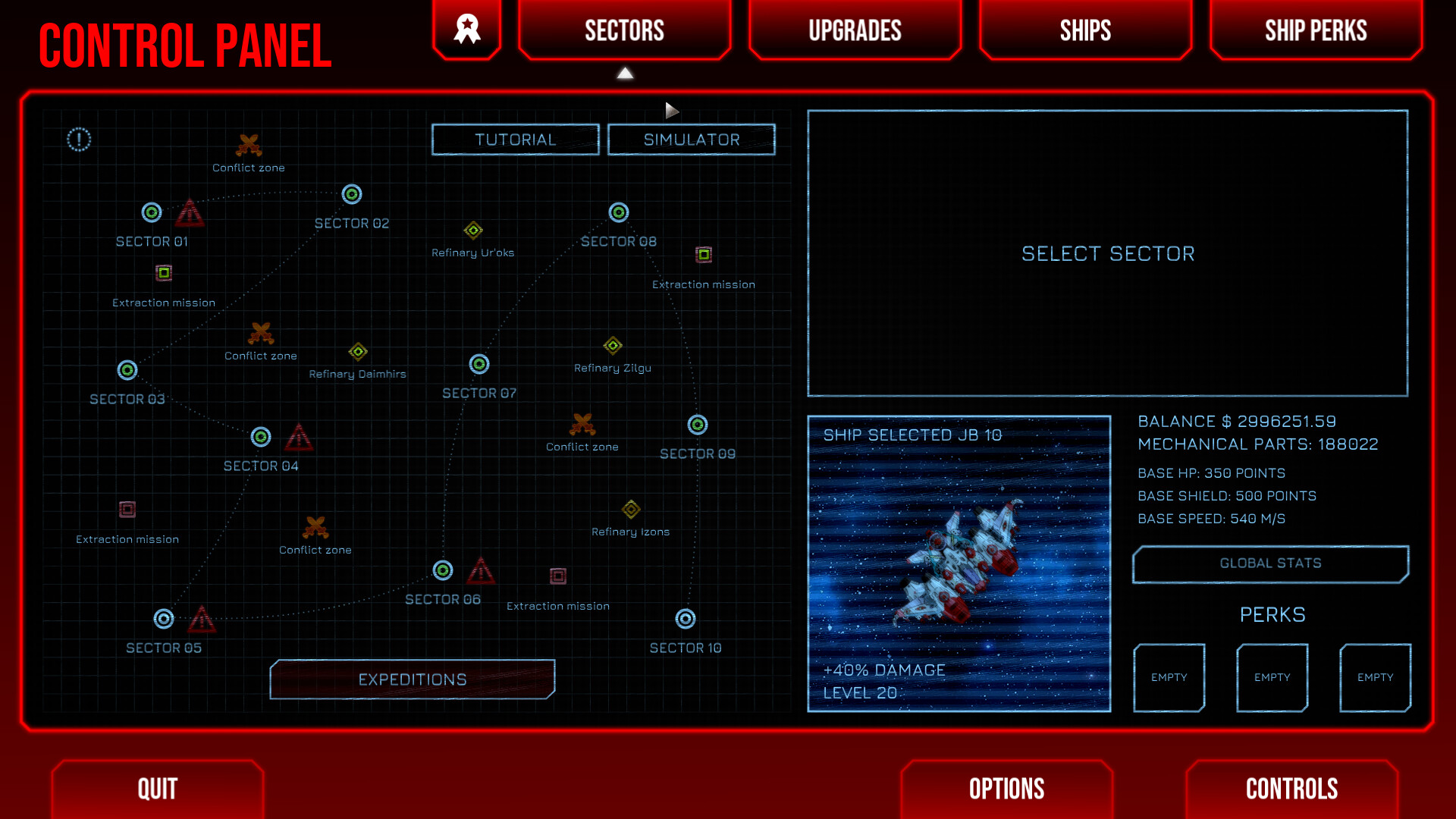This screenshot has width=1456, height=819.
Task: Click the Refinery Izons icon
Action: [x=631, y=510]
